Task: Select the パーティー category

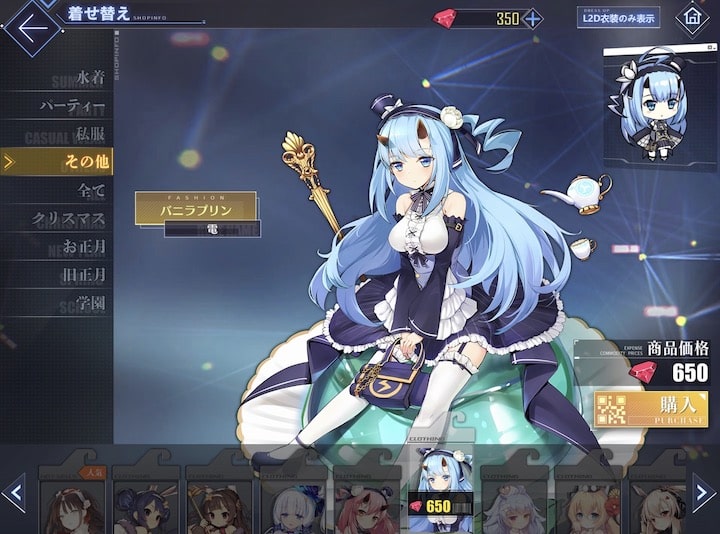Action: pos(74,105)
